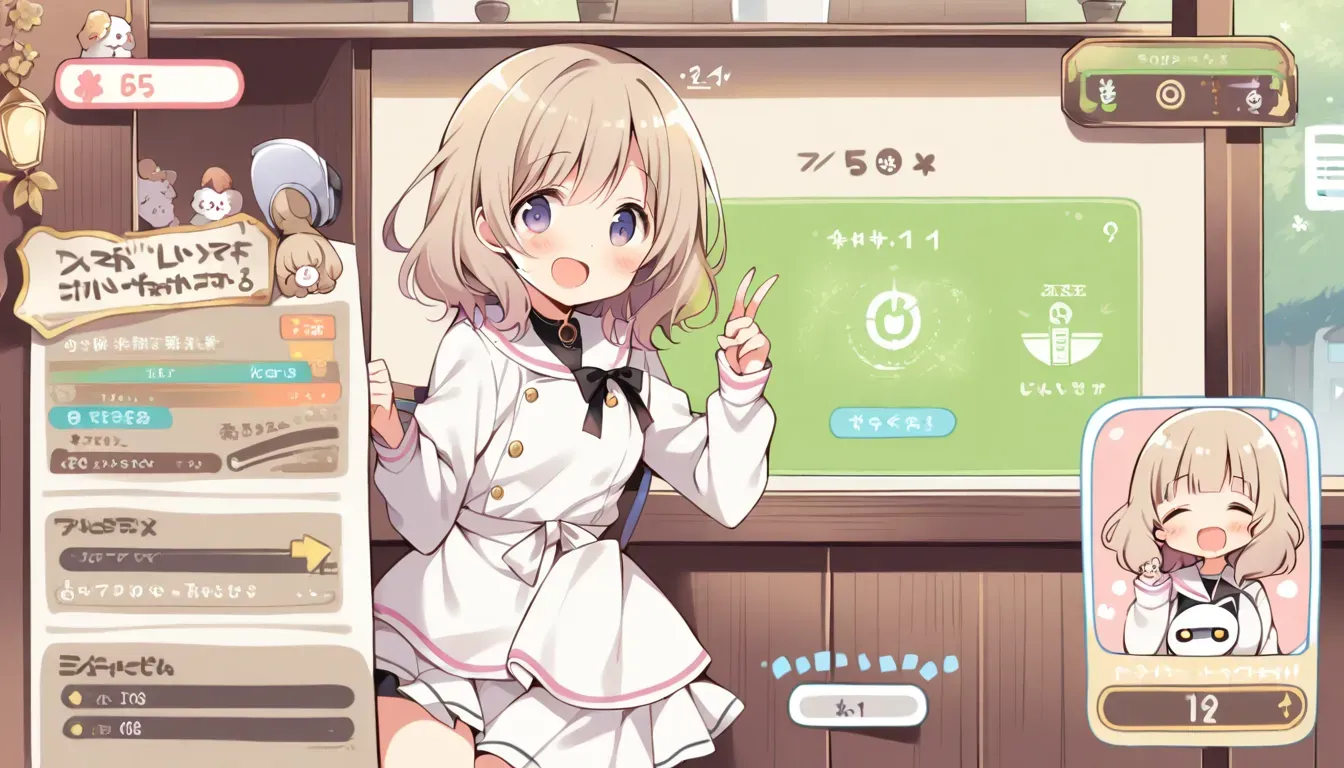Click the small white pill button below dots
The height and width of the screenshot is (768, 1344).
tap(857, 706)
